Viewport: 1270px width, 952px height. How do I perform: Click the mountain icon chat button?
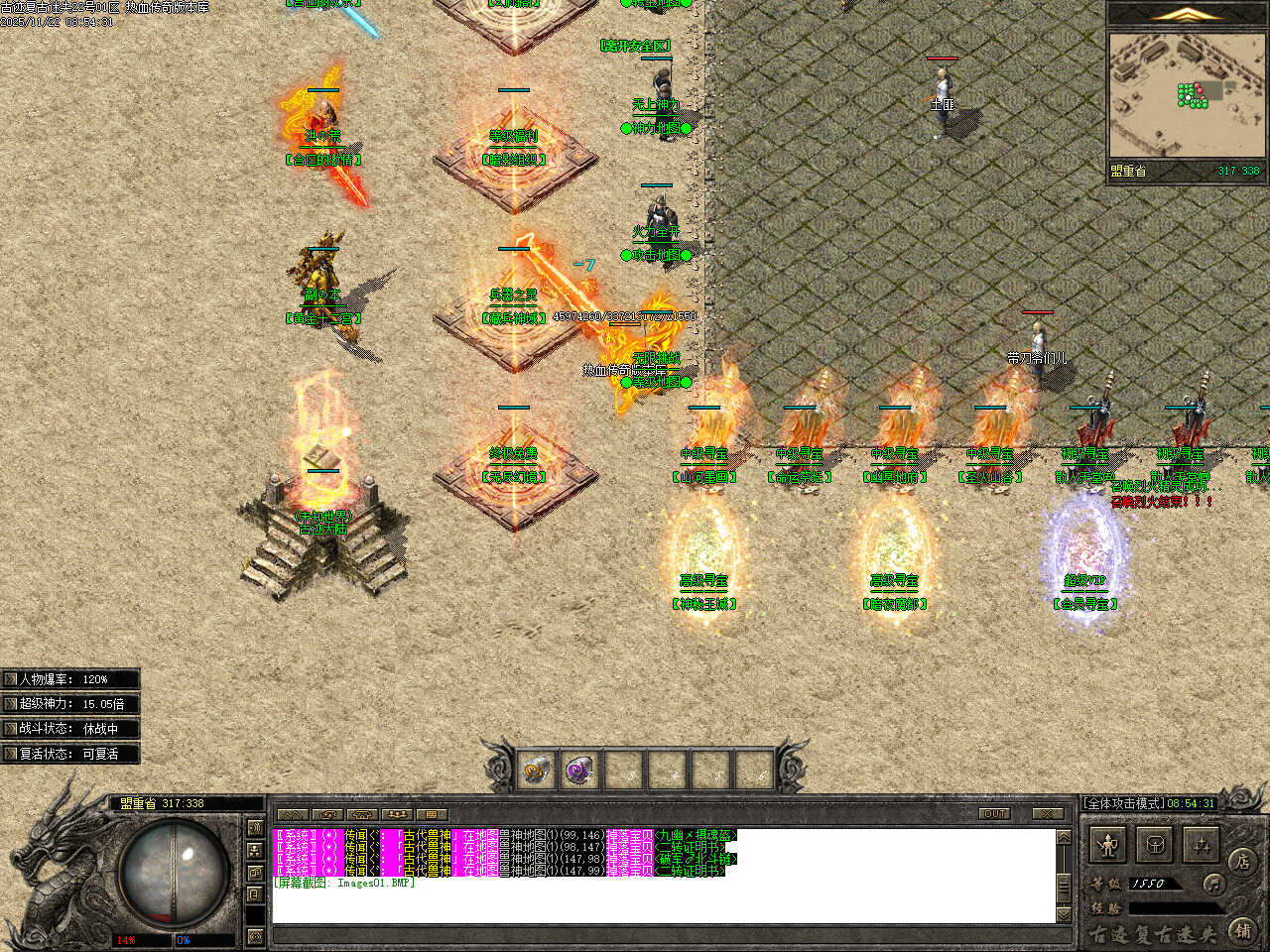click(x=293, y=814)
